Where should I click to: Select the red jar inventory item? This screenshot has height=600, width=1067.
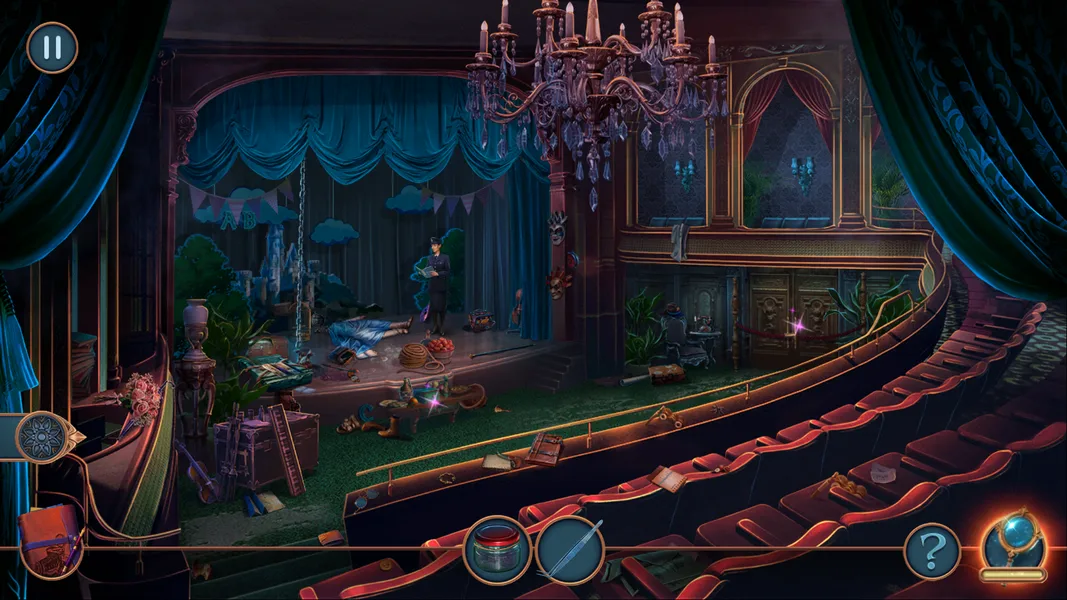497,549
